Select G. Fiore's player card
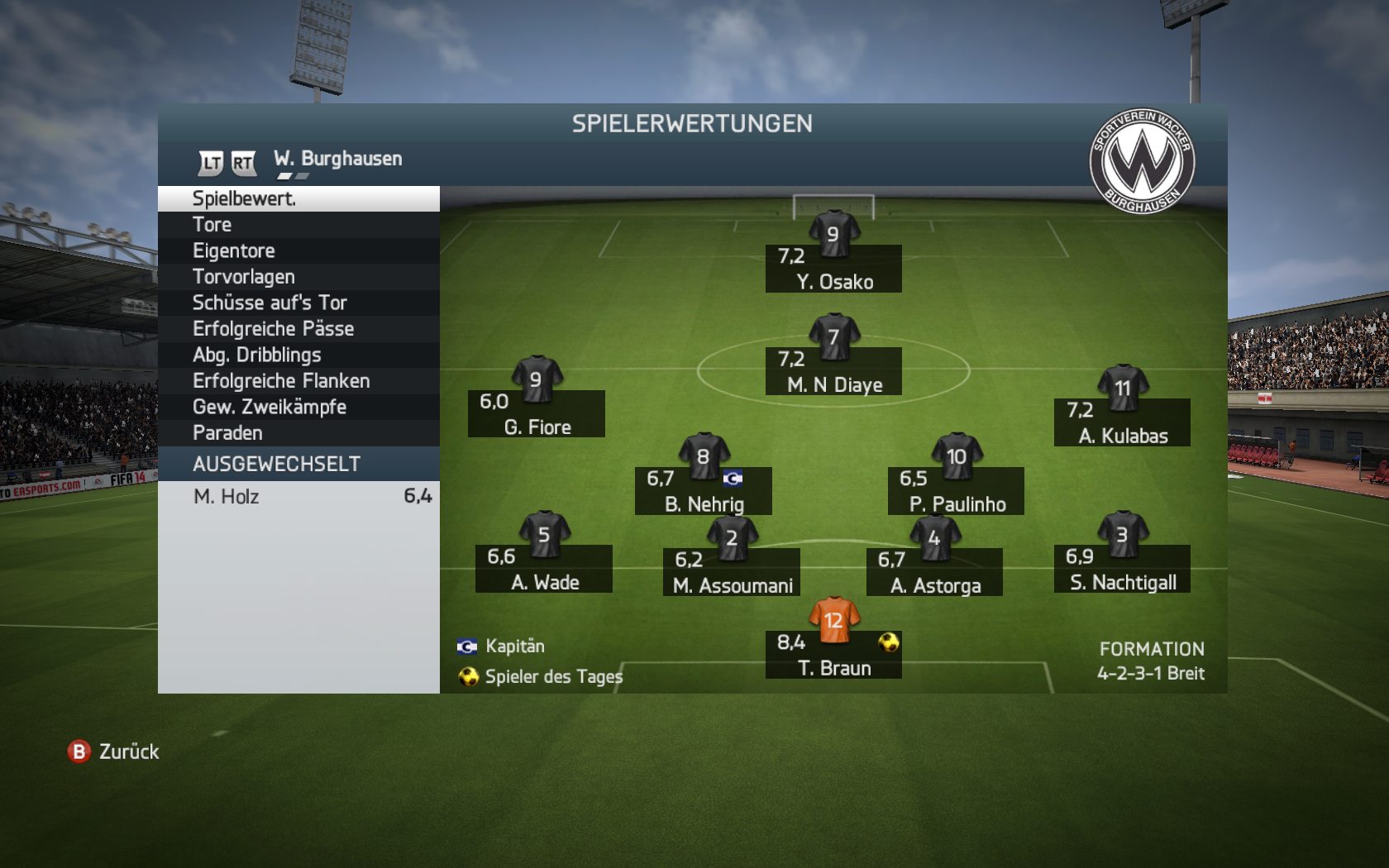 tap(537, 414)
